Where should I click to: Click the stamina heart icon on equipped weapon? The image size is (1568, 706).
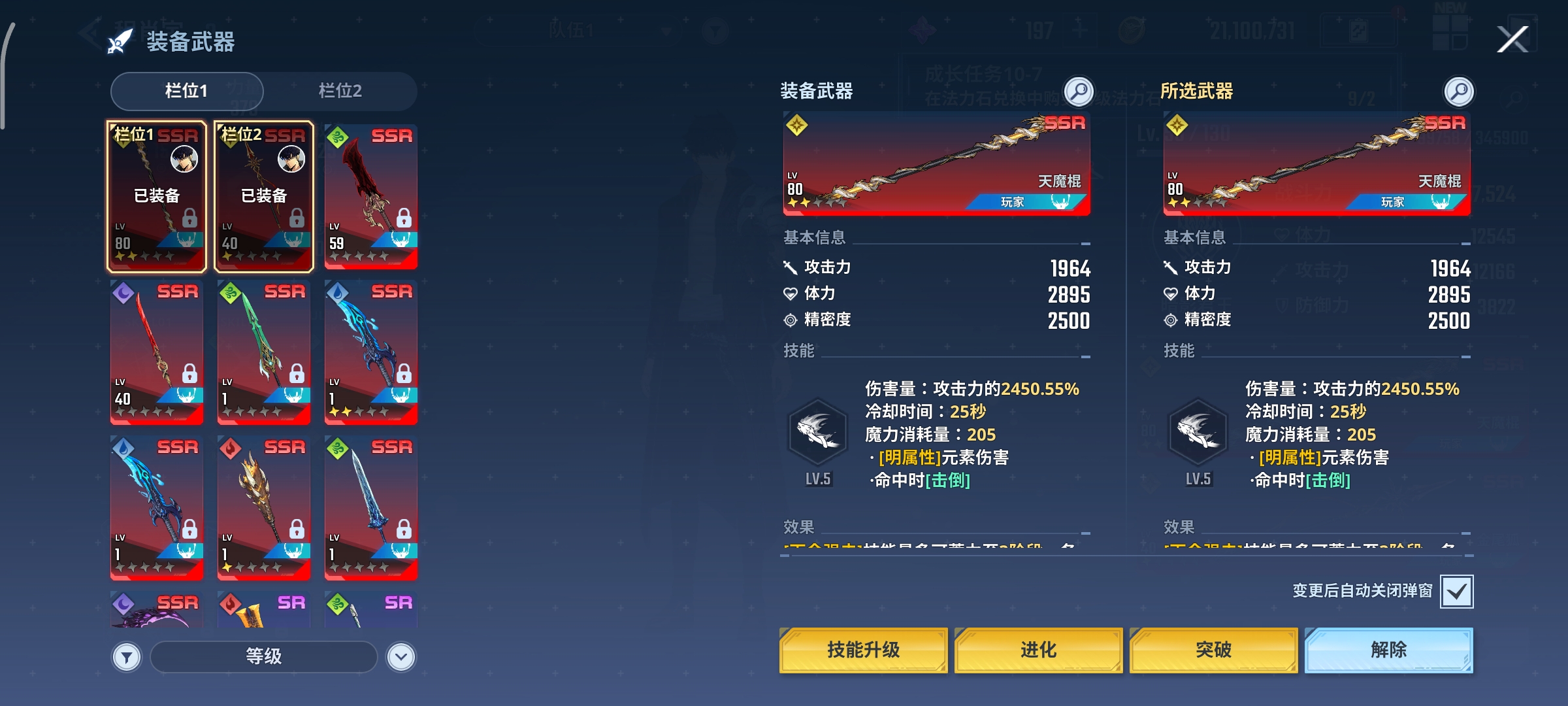point(792,294)
